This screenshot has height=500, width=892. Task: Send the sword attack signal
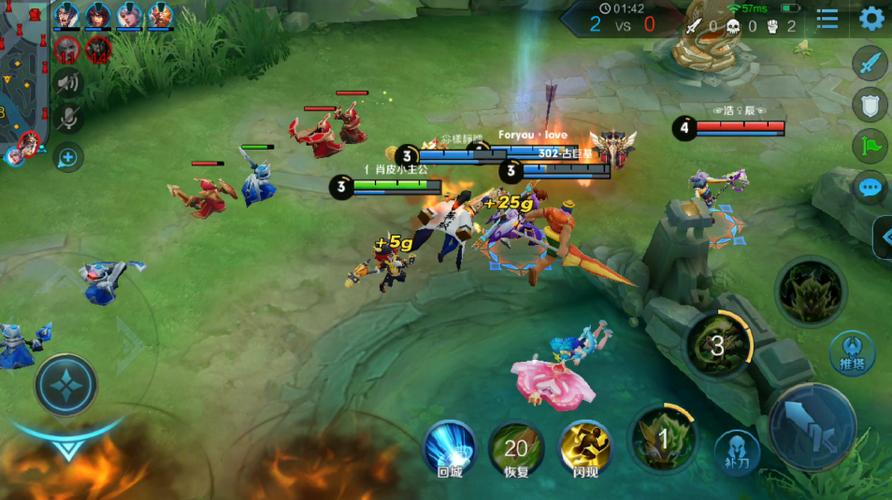tap(869, 62)
